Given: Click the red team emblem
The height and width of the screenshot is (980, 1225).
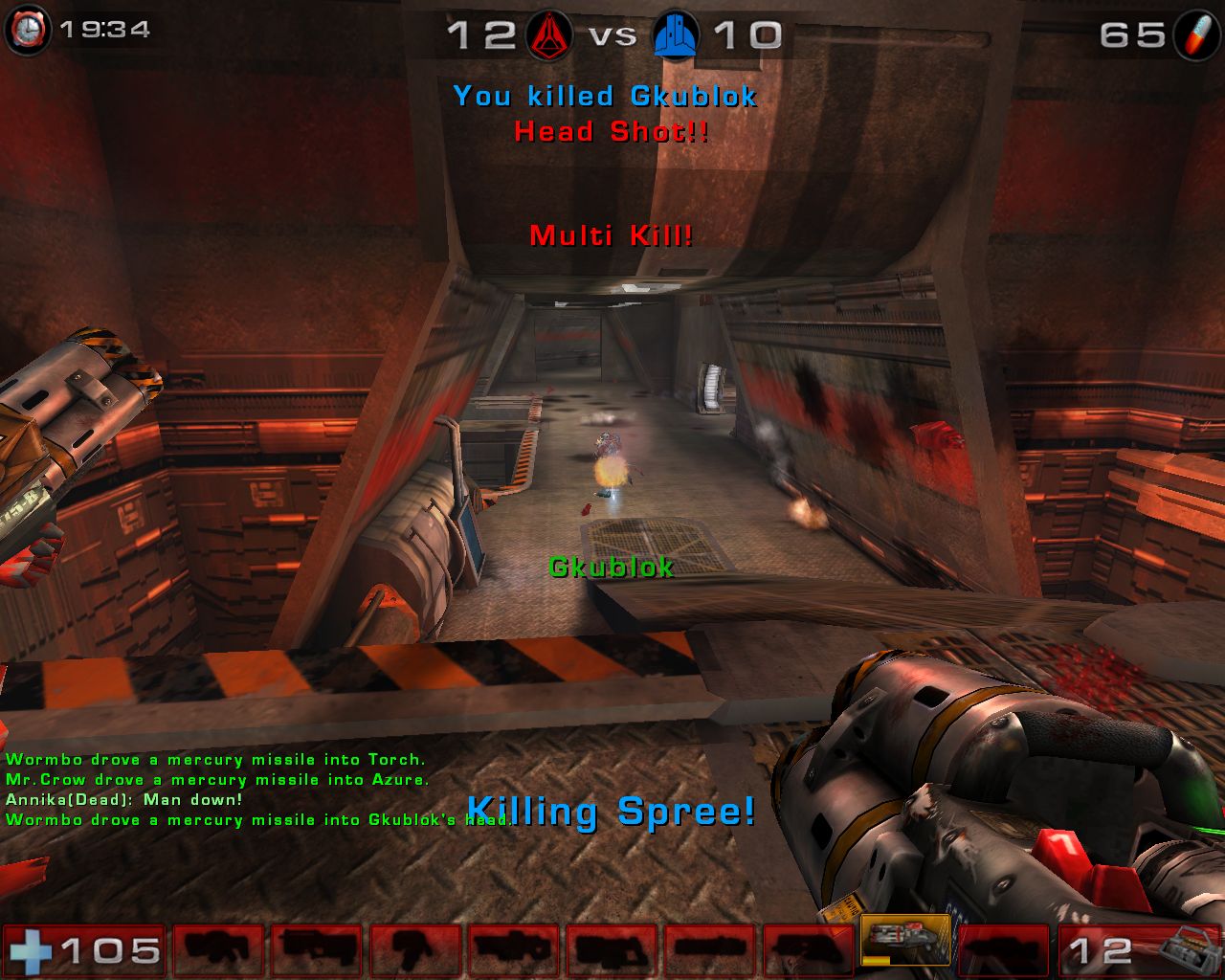Looking at the screenshot, I should (548, 35).
